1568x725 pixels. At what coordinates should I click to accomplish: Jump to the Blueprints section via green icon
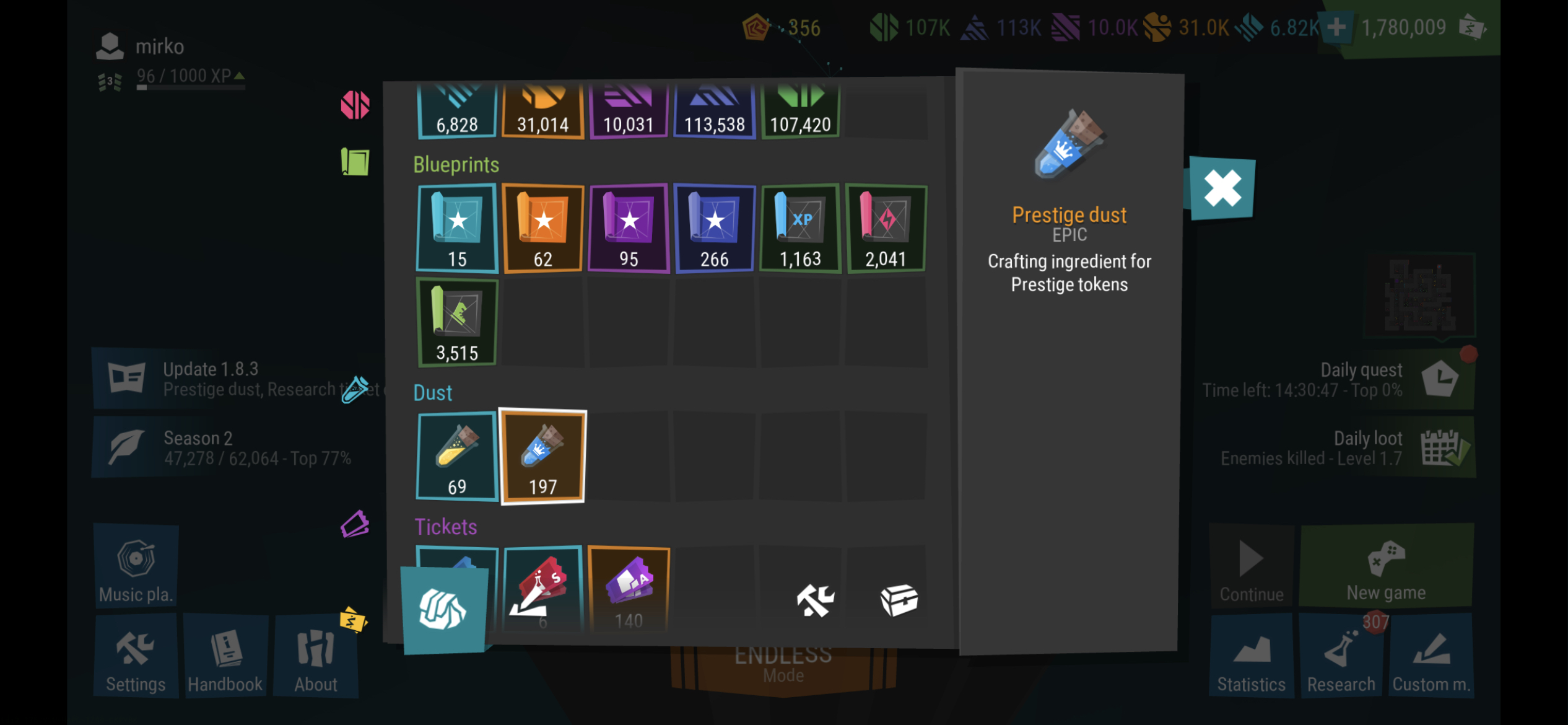pos(355,162)
